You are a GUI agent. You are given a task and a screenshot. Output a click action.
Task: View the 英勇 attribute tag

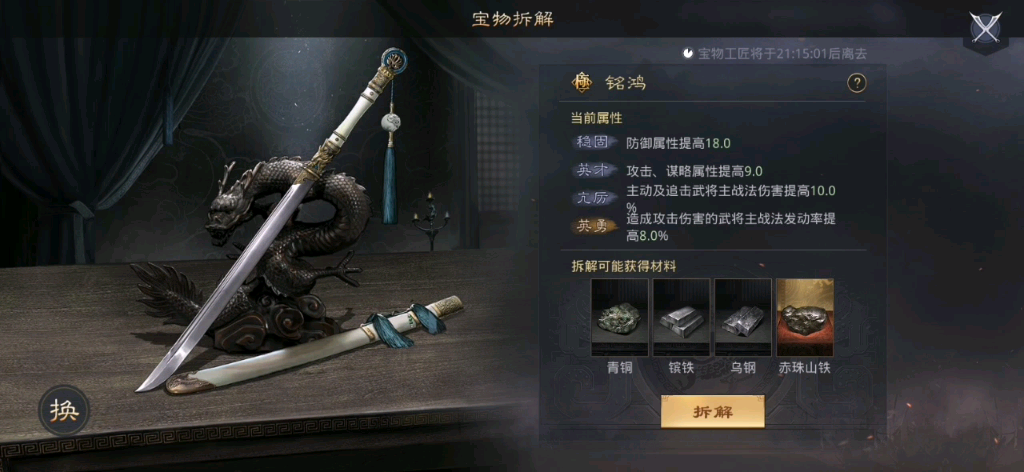596,226
